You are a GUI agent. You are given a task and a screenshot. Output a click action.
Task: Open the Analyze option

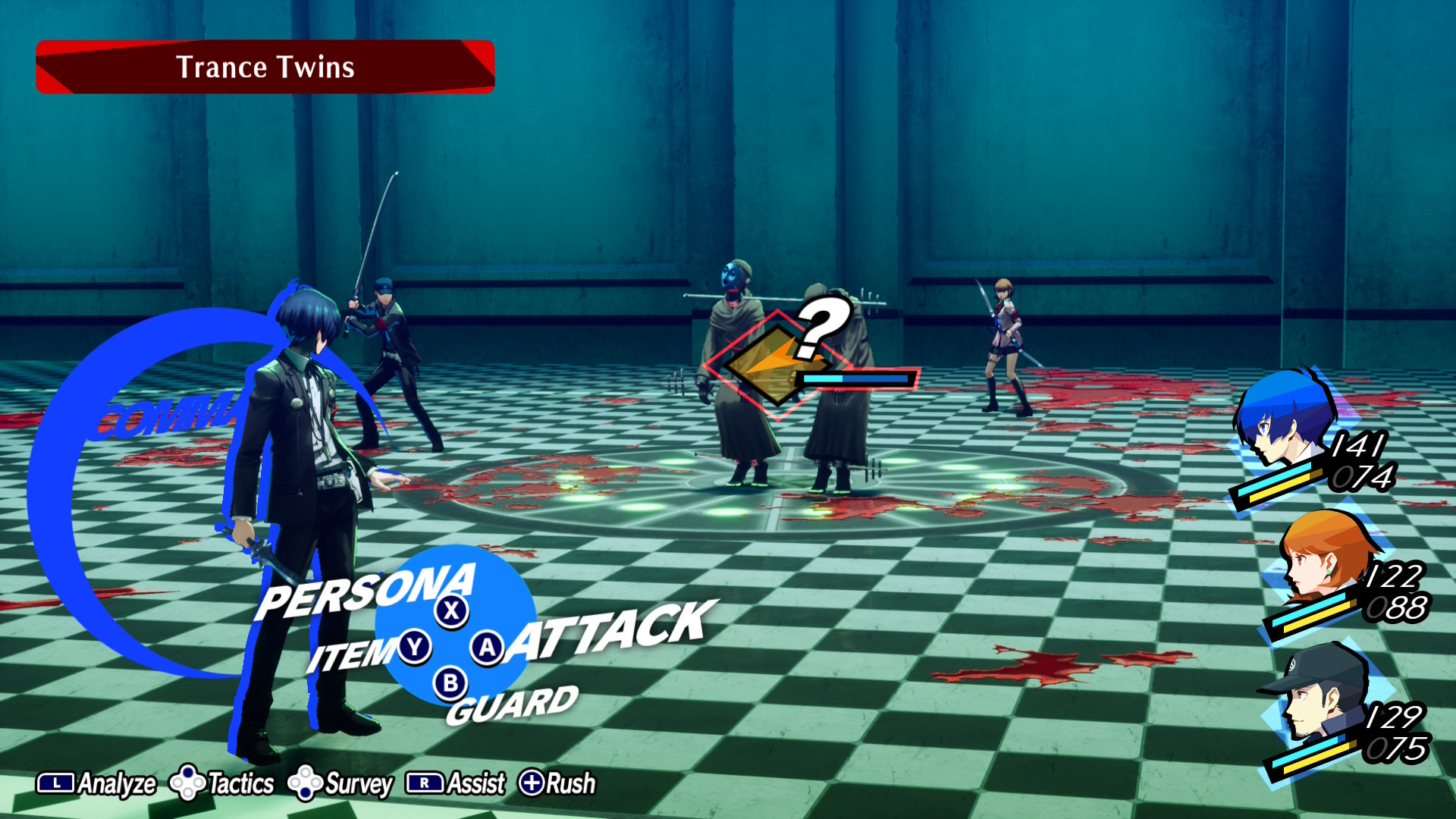(97, 783)
